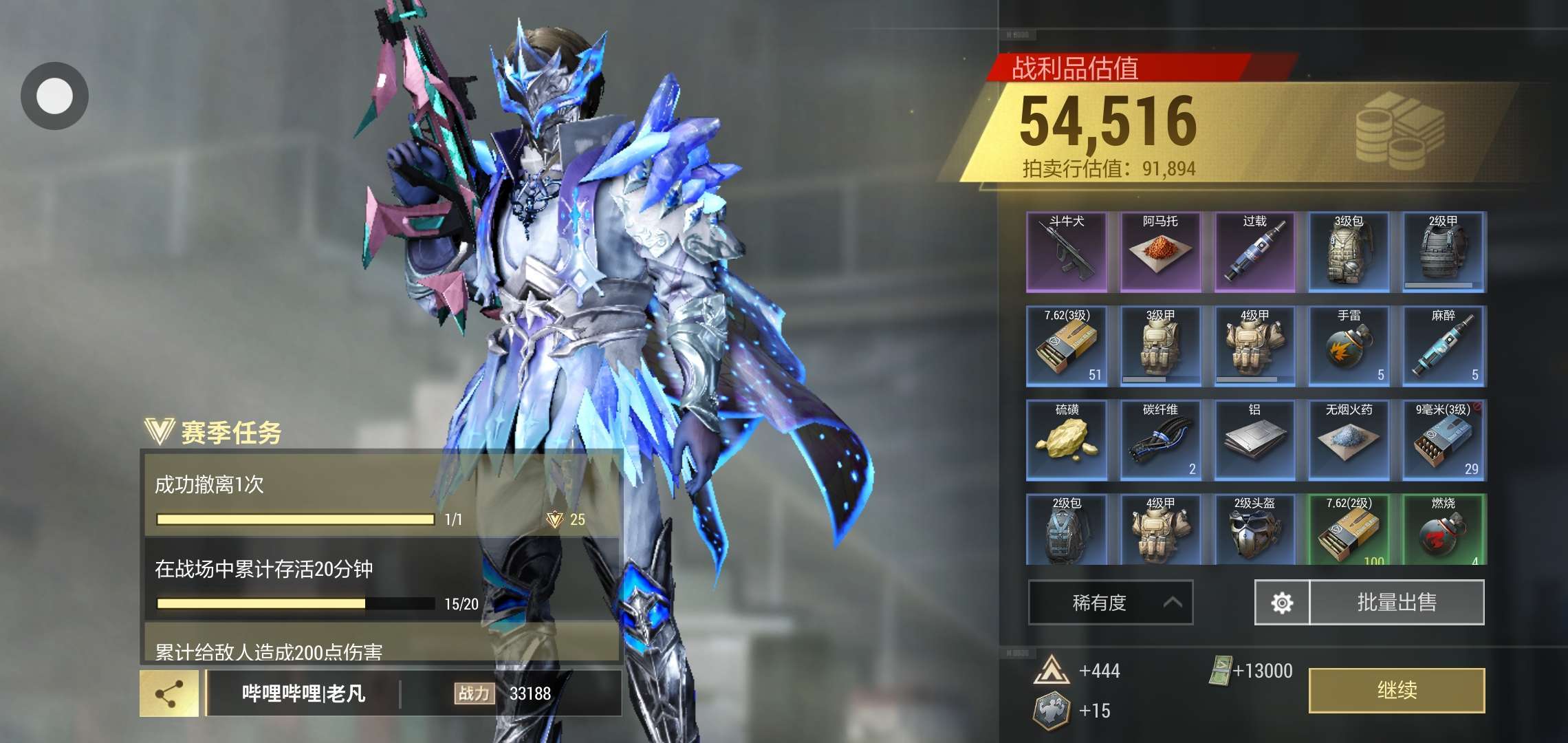1568x743 pixels.
Task: Select the 2级头盔 helmet slot
Action: pos(1255,530)
